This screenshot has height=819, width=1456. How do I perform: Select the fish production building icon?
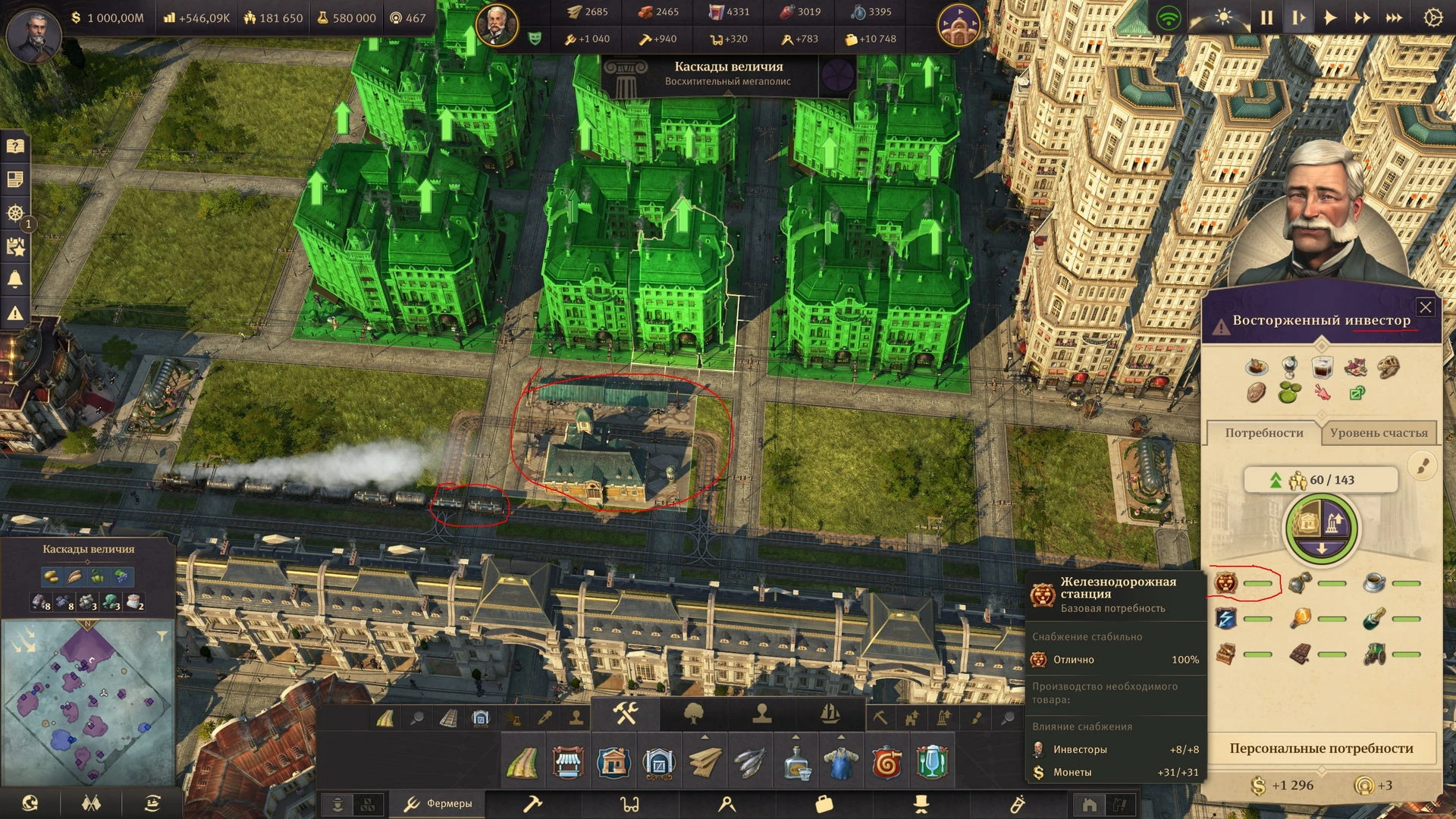pyautogui.click(x=750, y=762)
